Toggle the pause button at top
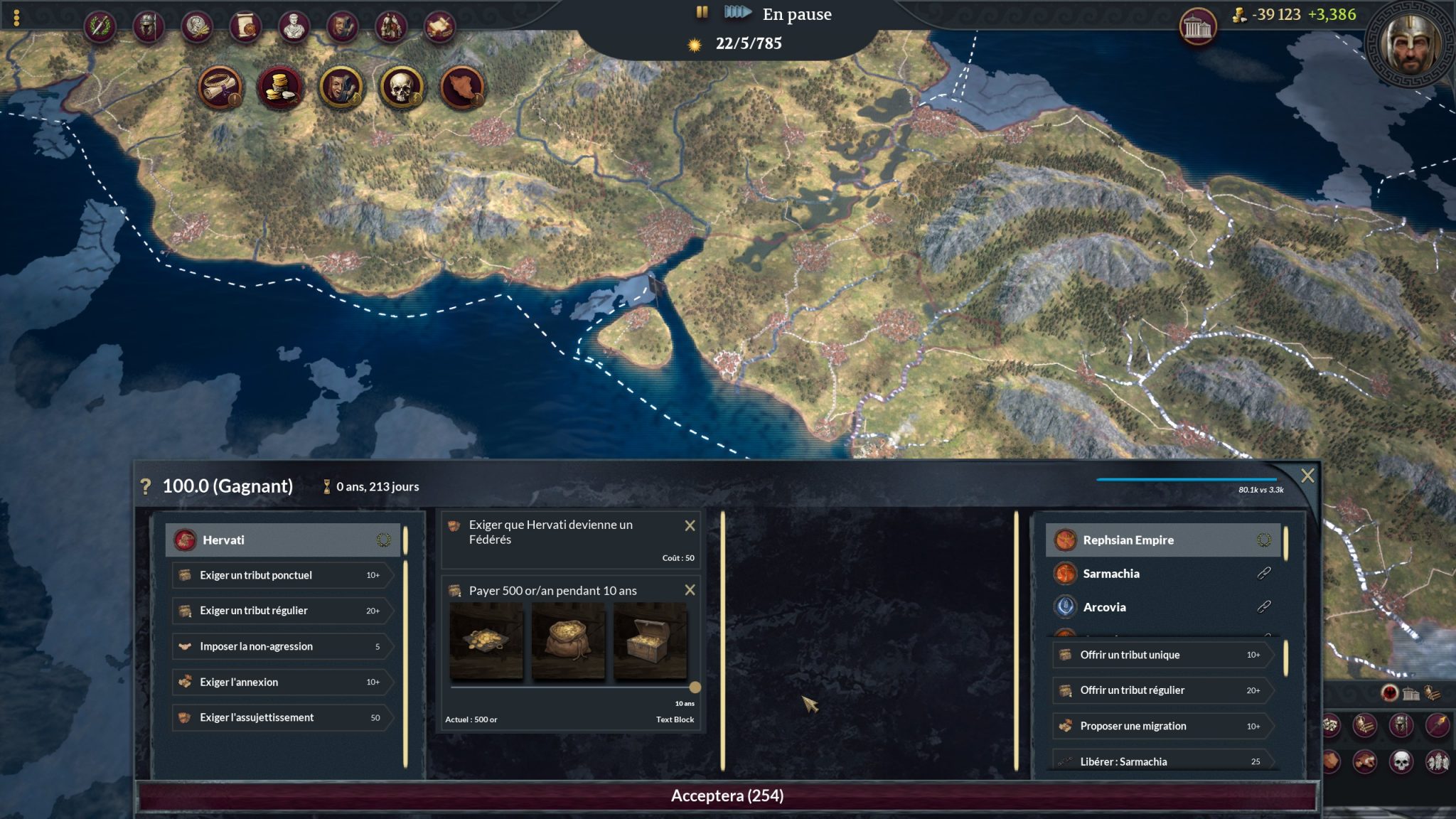Image resolution: width=1456 pixels, height=819 pixels. click(x=702, y=12)
